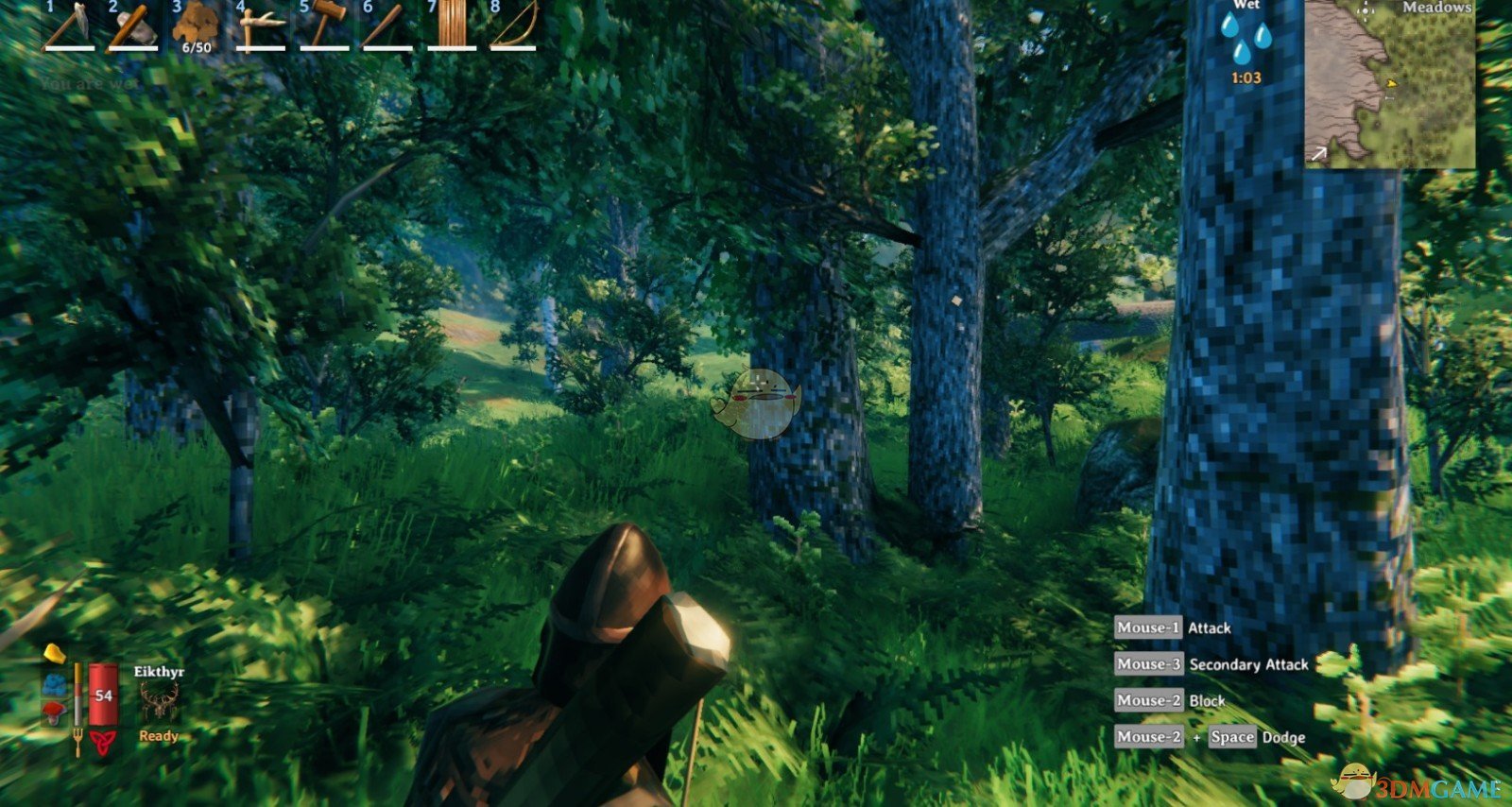Toggle the Eikthyr forsaken power stag icon
The width and height of the screenshot is (1512, 807).
[160, 701]
